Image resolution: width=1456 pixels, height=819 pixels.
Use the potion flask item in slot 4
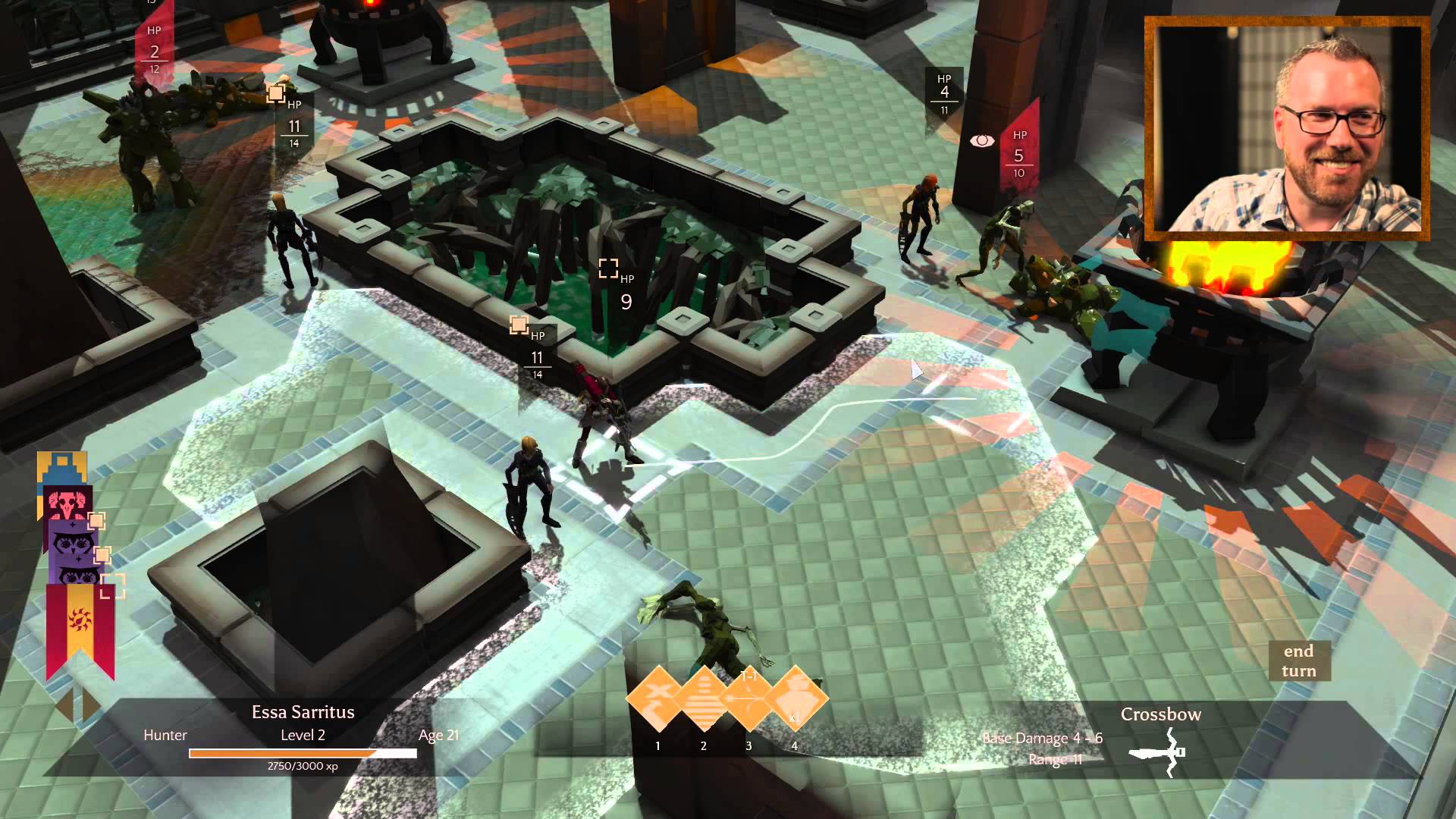coord(795,698)
